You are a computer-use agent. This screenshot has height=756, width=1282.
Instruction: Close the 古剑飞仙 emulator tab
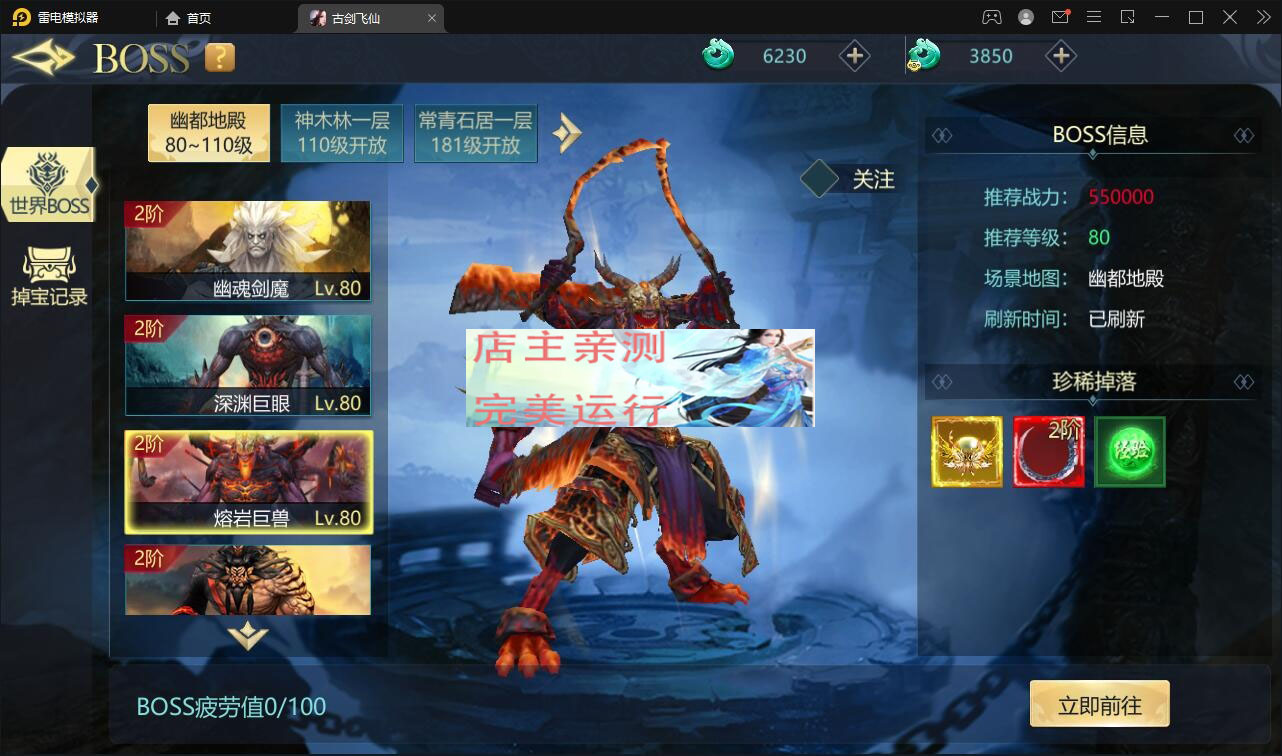(x=431, y=18)
